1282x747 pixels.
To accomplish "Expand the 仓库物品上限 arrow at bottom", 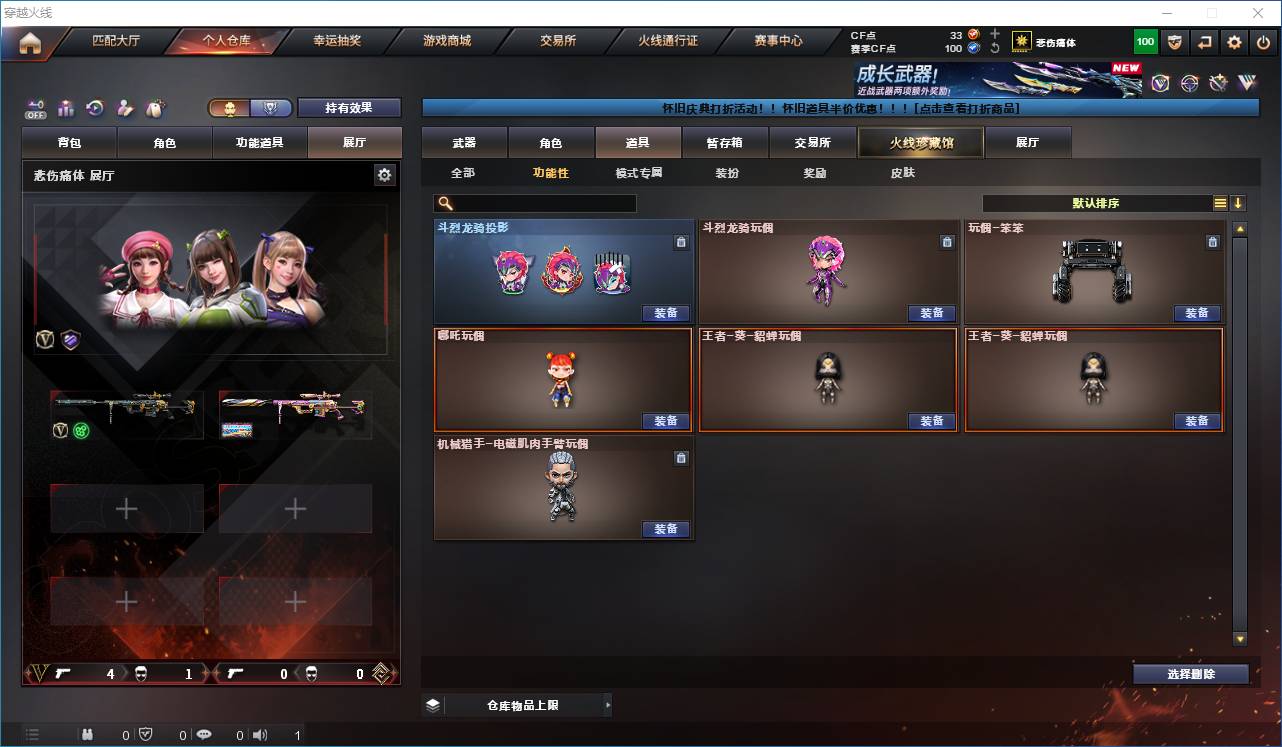I will (608, 705).
